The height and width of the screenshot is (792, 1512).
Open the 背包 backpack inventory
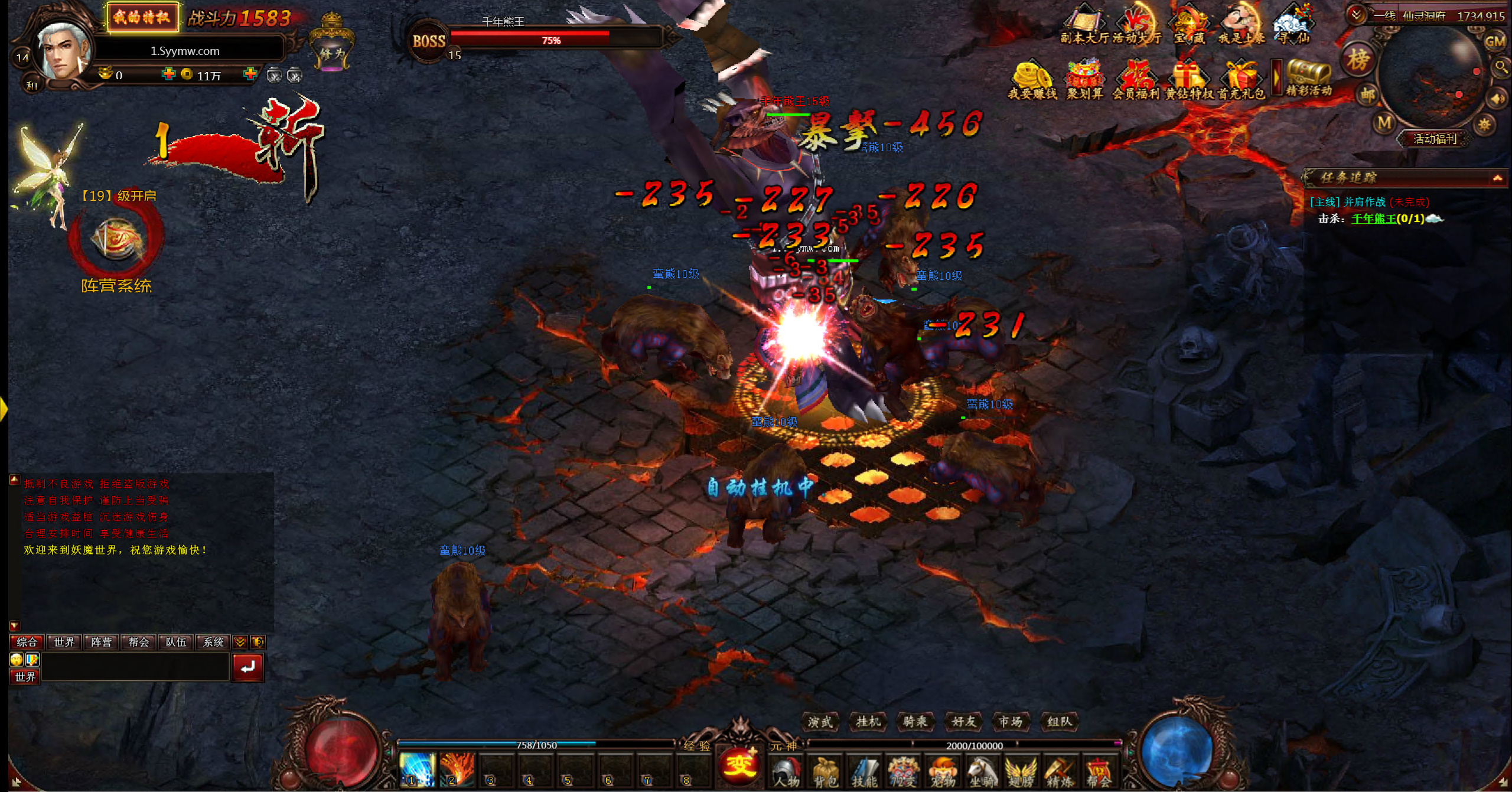point(825,771)
